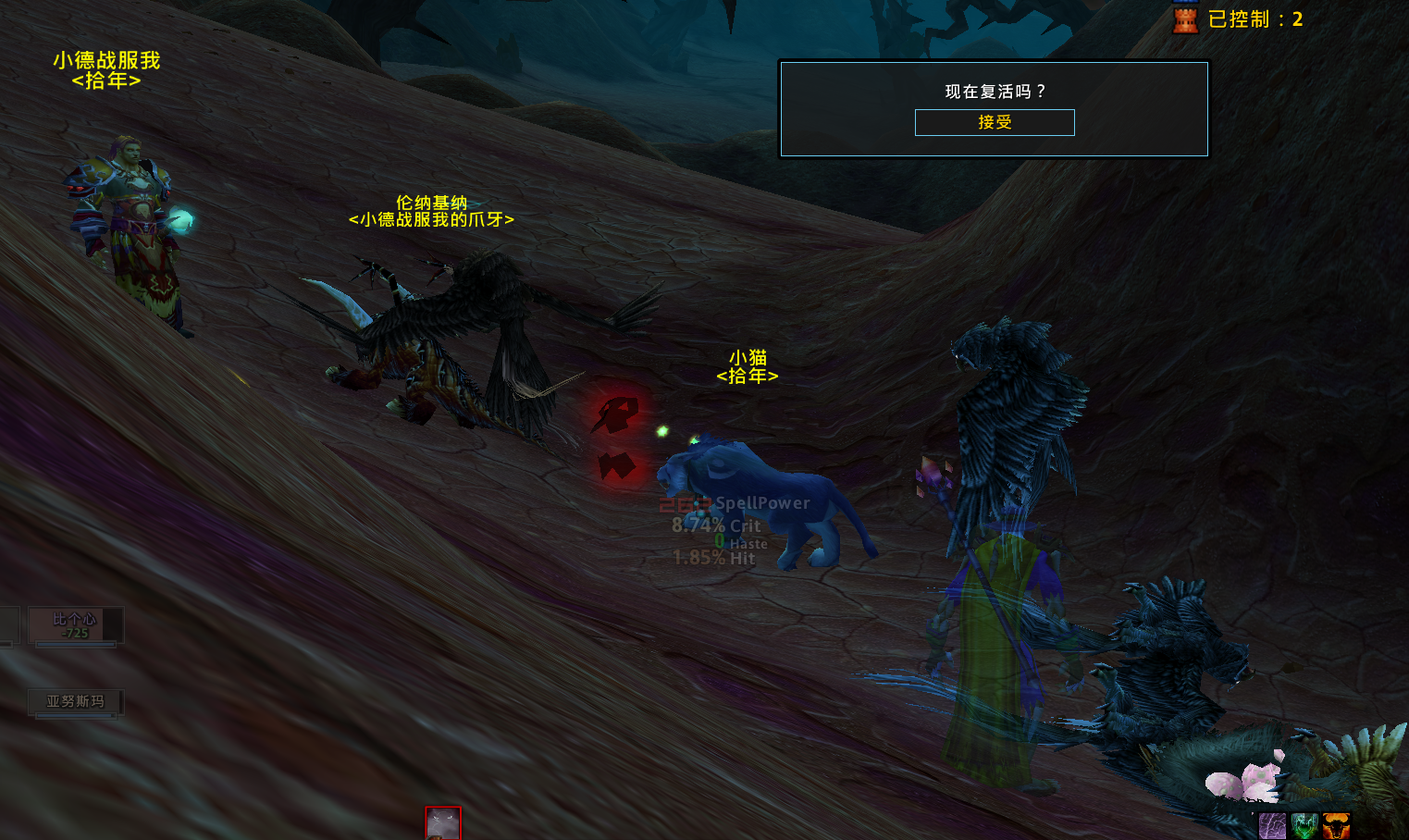Click the purple cracked-texture ability icon
The height and width of the screenshot is (840, 1409).
click(1272, 826)
